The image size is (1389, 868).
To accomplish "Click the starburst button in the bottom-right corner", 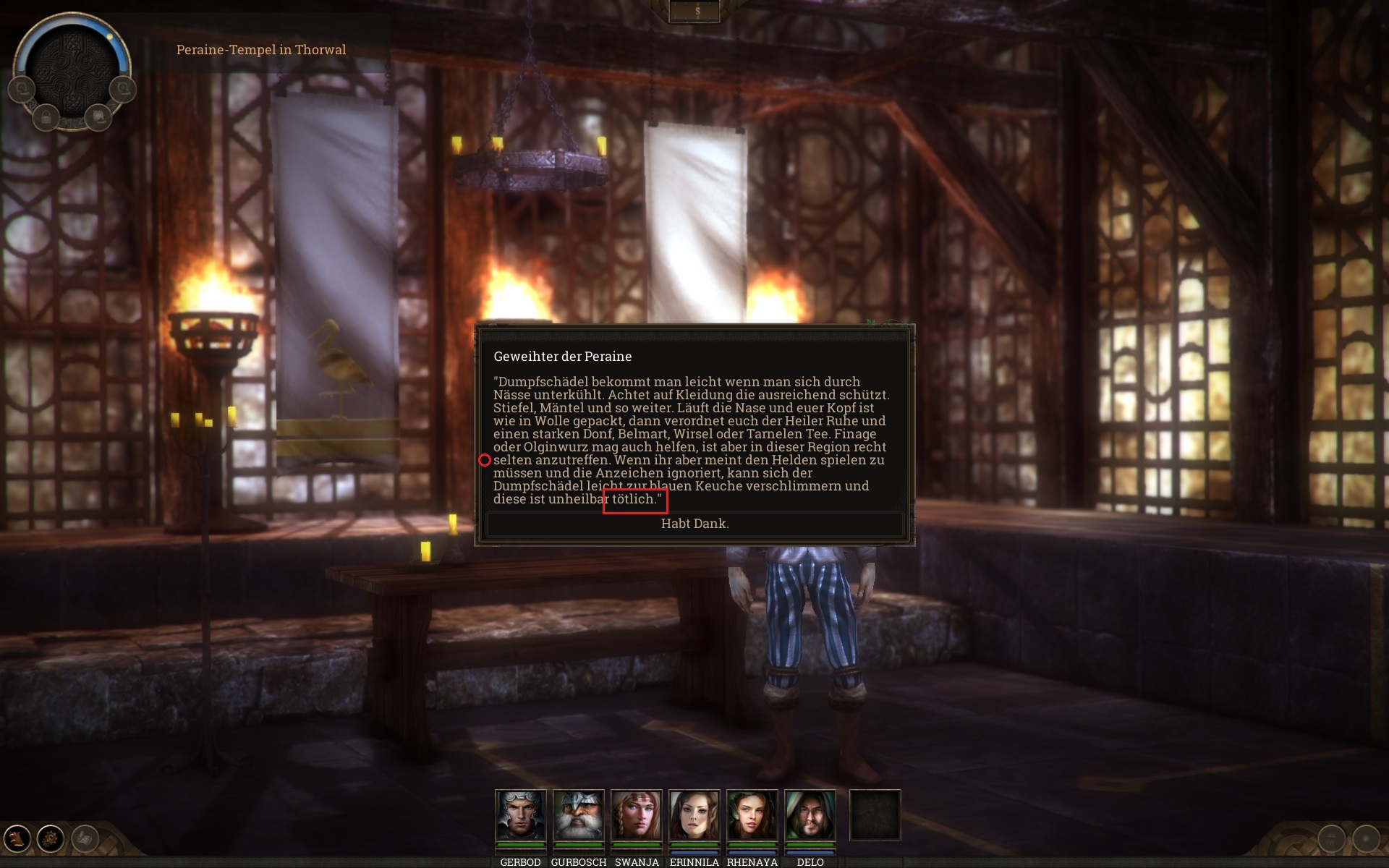I will click(x=1366, y=839).
